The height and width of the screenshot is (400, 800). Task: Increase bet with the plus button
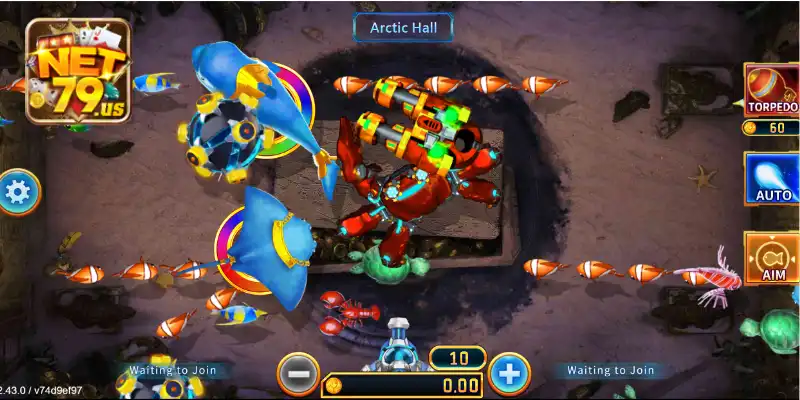click(x=509, y=374)
